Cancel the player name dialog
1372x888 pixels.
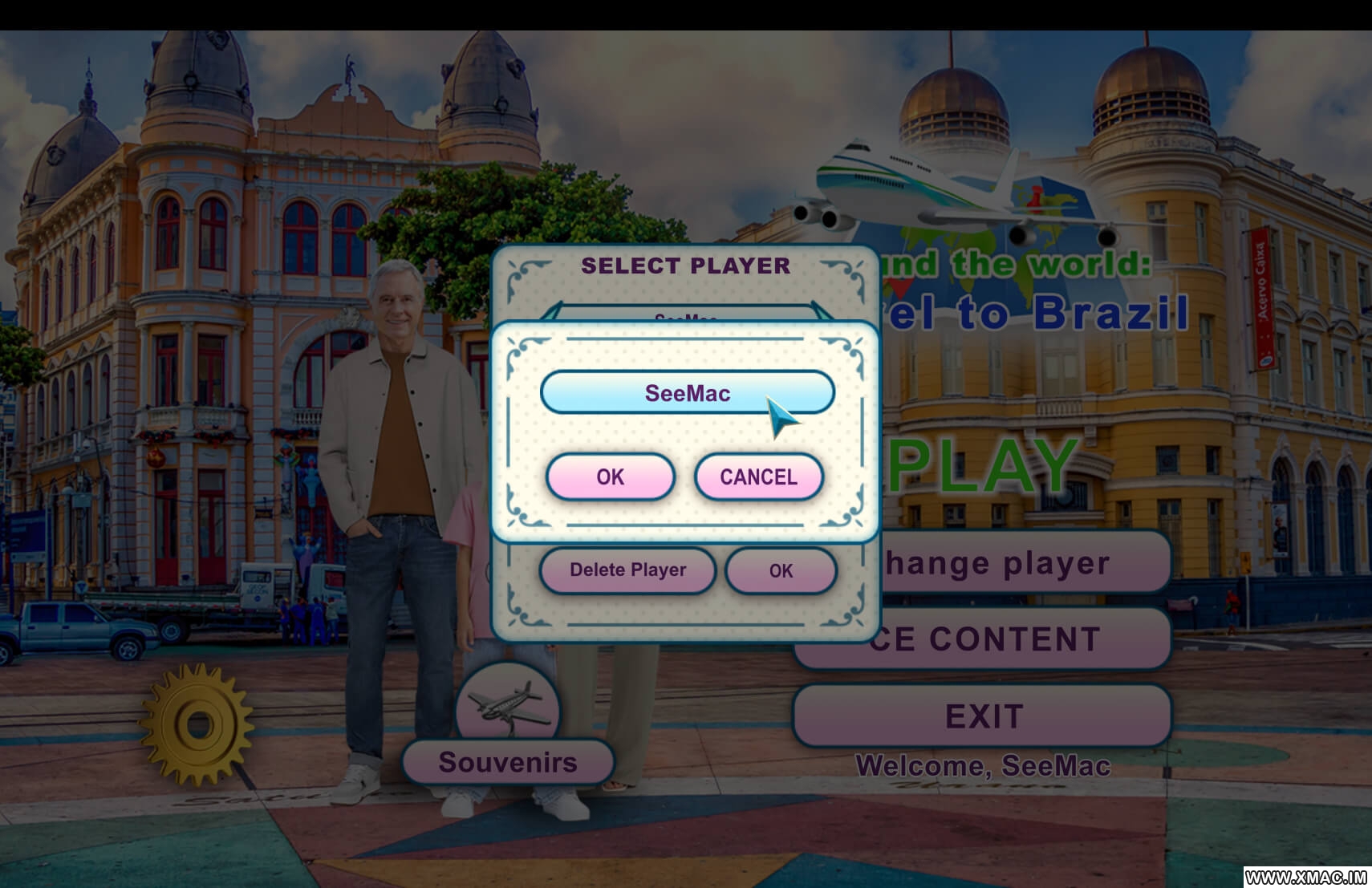tap(758, 477)
